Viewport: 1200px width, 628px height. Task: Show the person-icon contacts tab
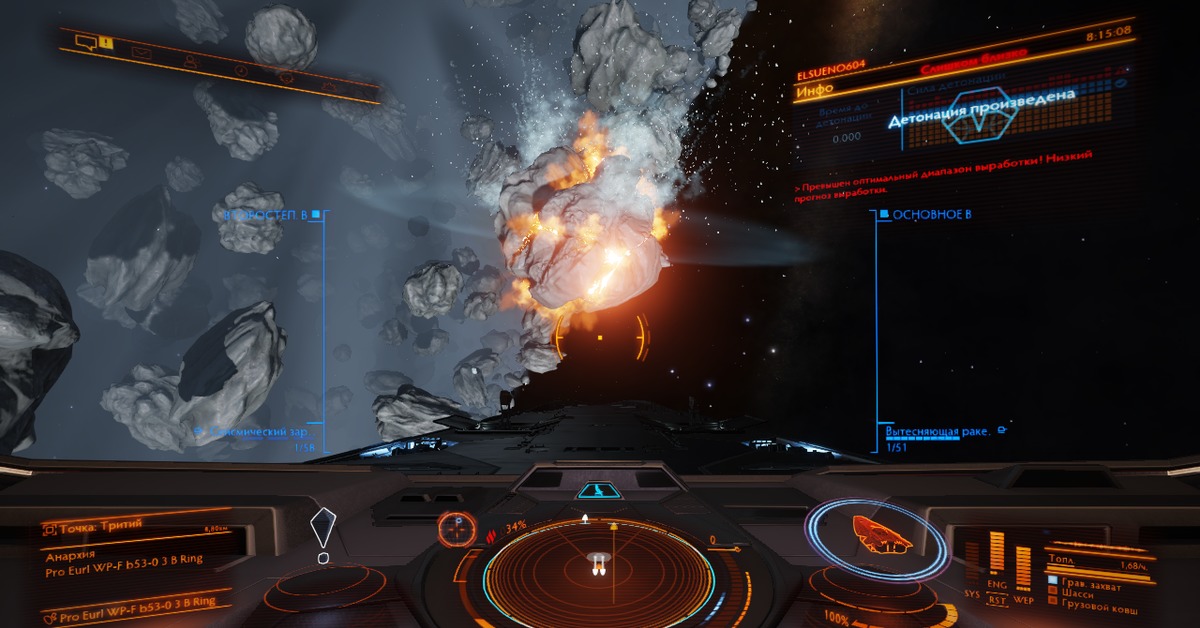[x=190, y=61]
